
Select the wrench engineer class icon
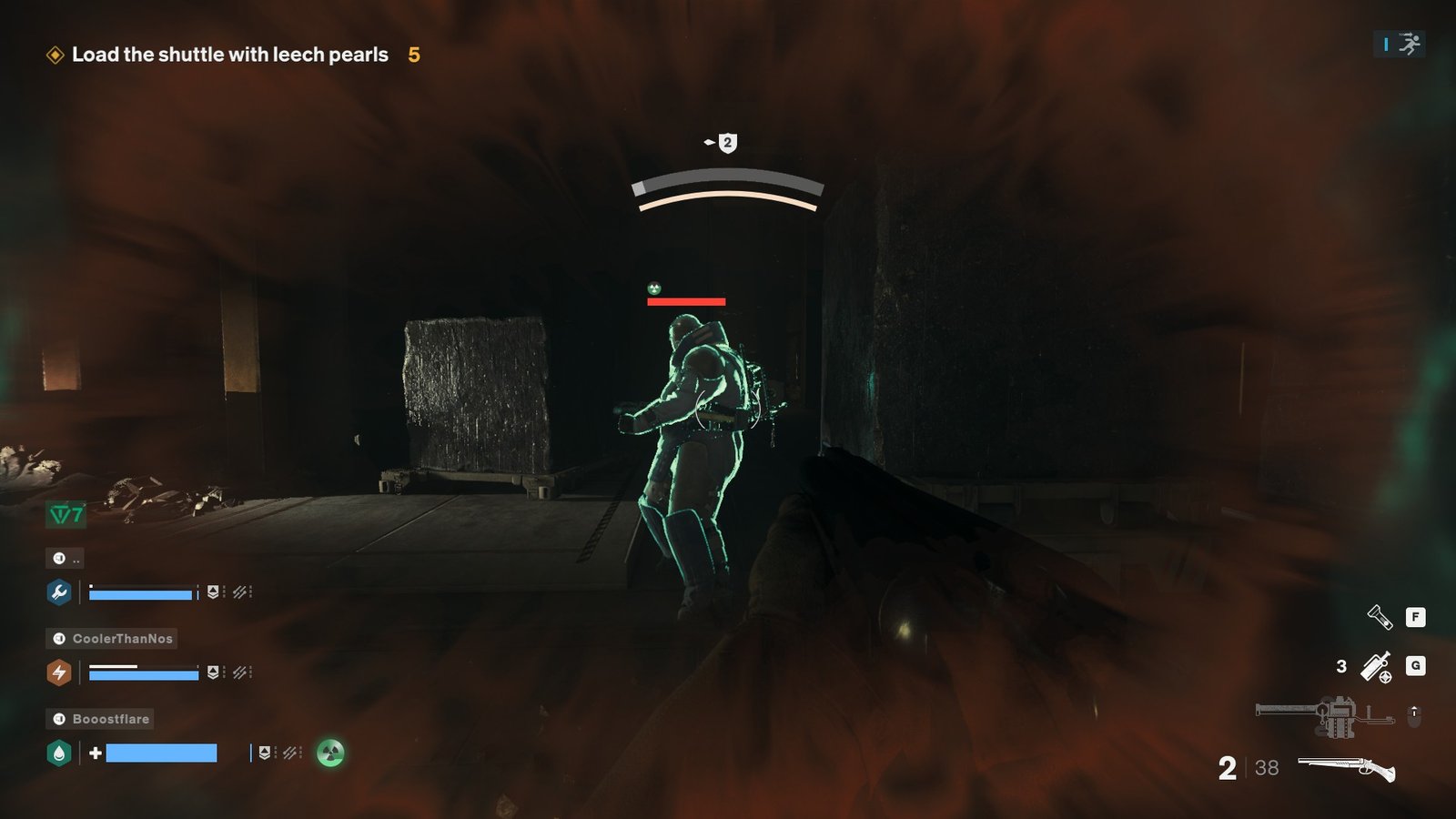click(57, 592)
